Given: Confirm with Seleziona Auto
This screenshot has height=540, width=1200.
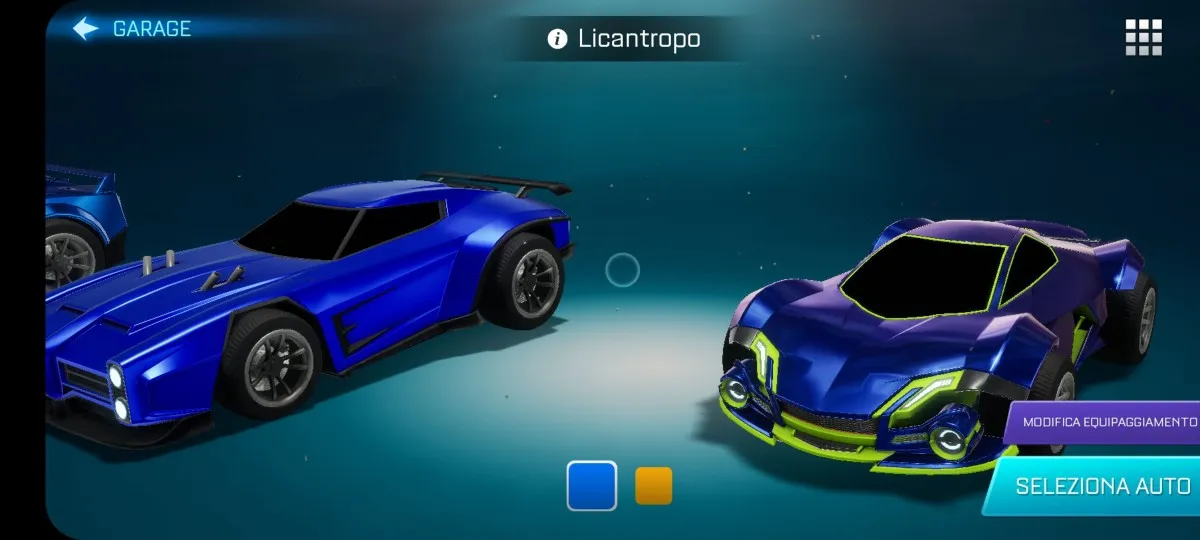Looking at the screenshot, I should pyautogui.click(x=1102, y=487).
